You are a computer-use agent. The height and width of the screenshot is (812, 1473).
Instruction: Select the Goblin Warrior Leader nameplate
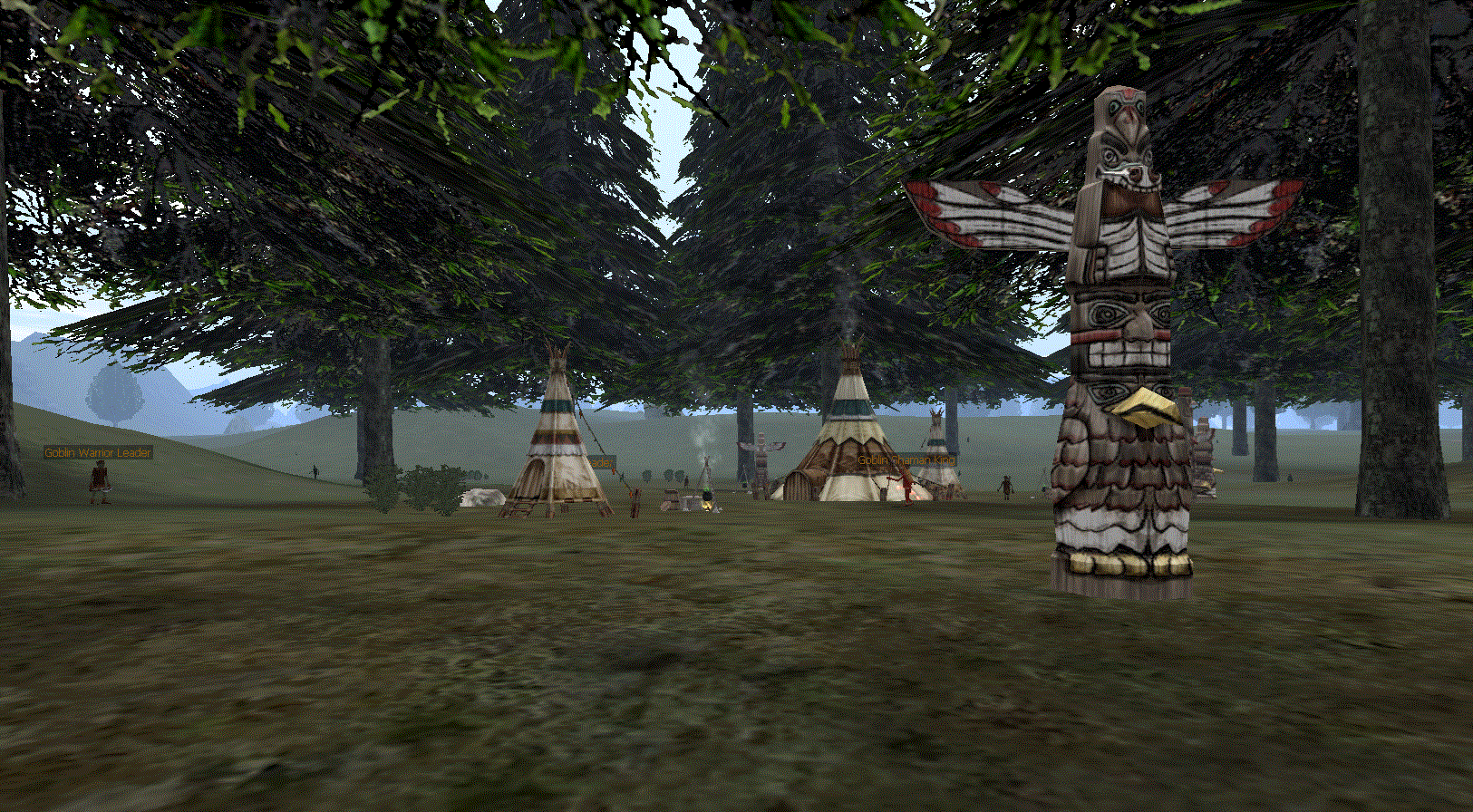point(98,452)
